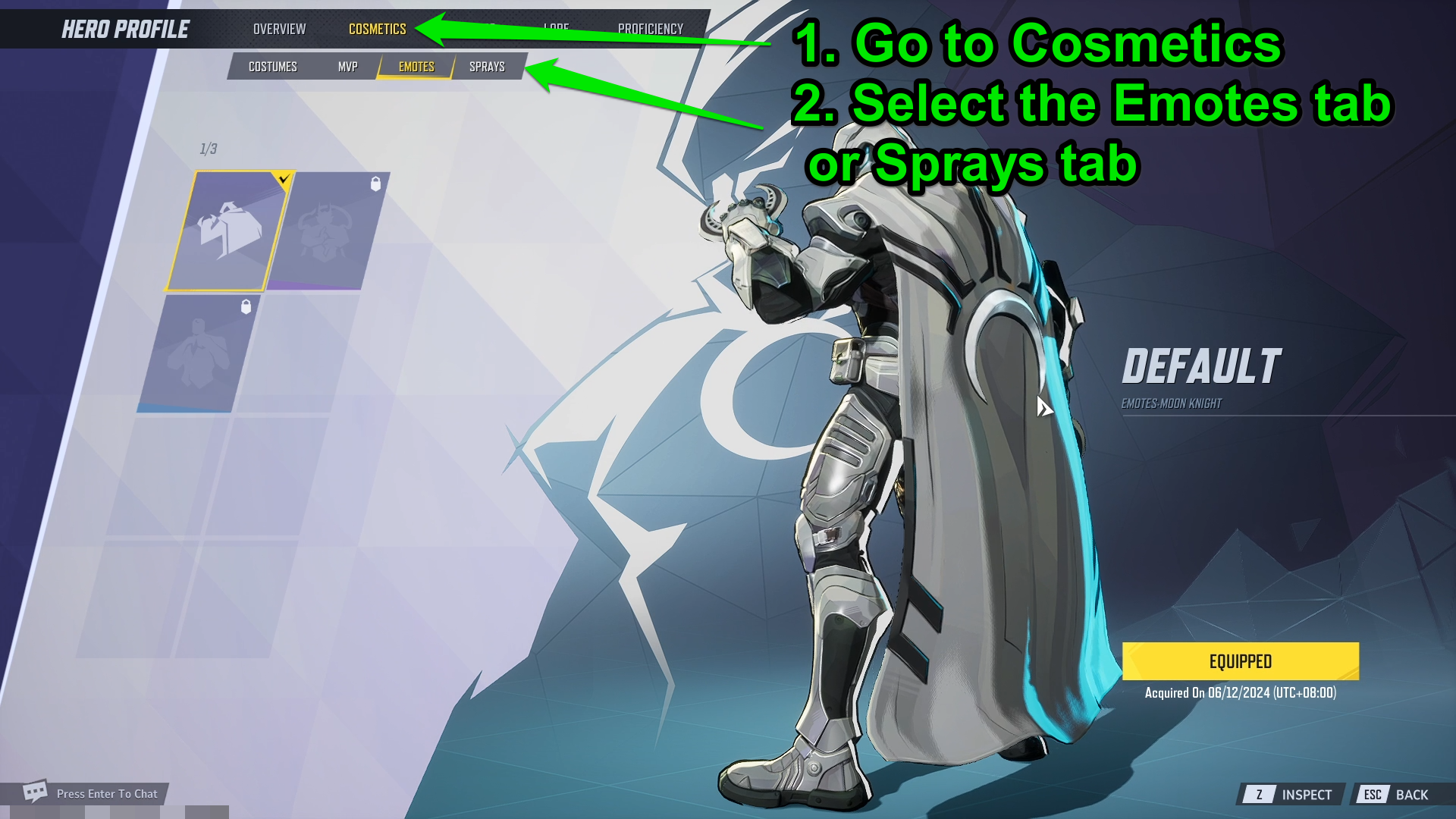This screenshot has height=819, width=1456.
Task: Open the Cosmetics tab
Action: (377, 29)
